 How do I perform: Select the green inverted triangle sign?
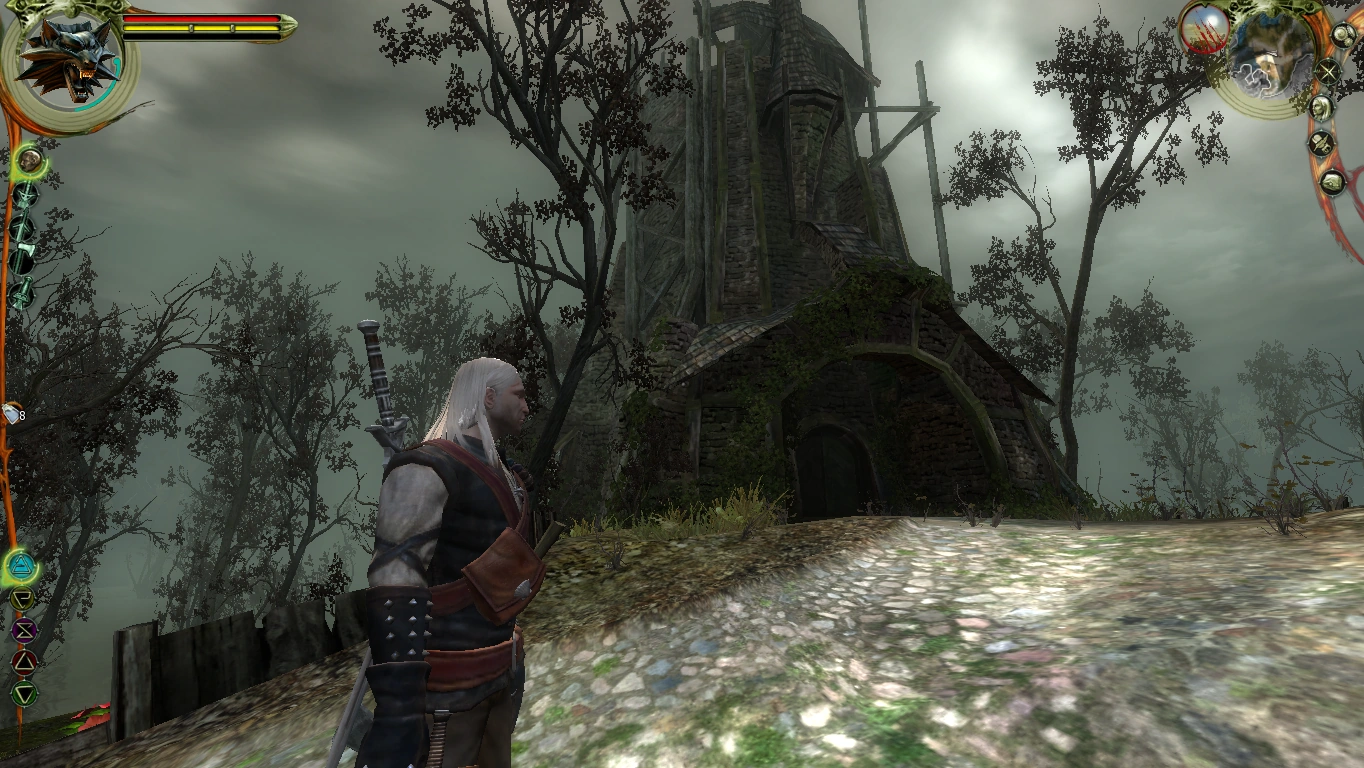pos(24,692)
